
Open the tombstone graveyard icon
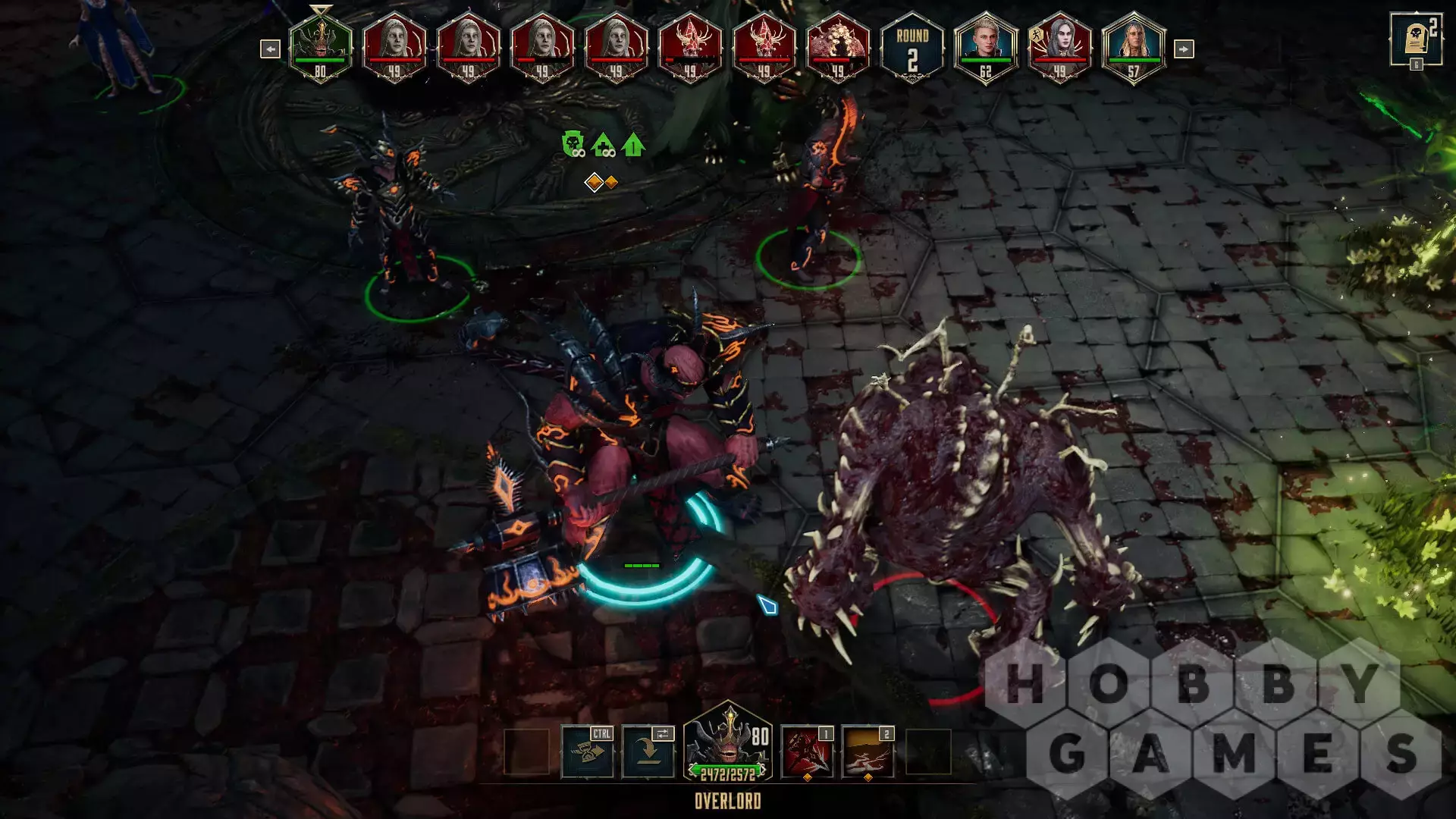[x=1415, y=39]
